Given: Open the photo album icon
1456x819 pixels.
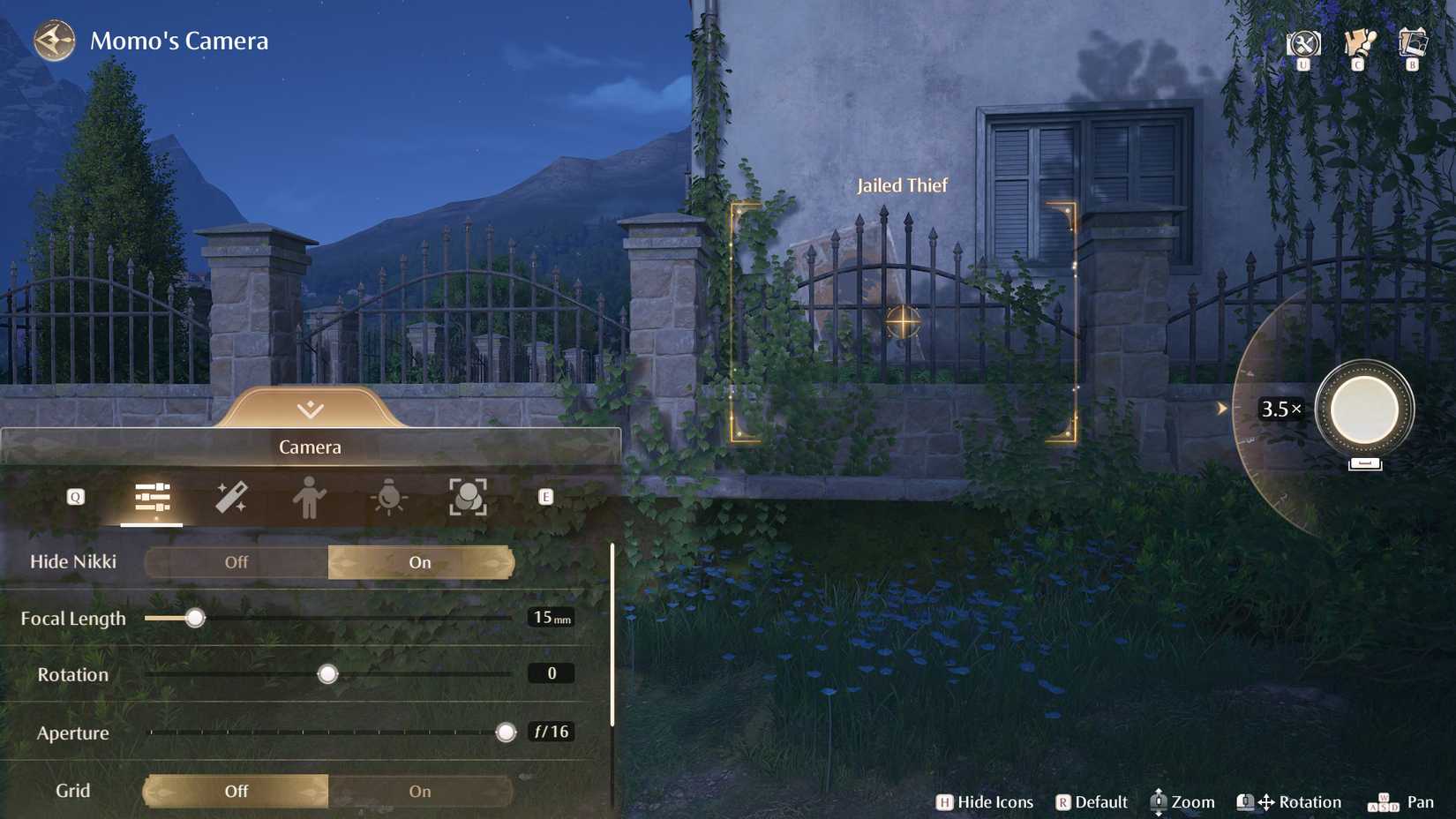Looking at the screenshot, I should [1413, 42].
